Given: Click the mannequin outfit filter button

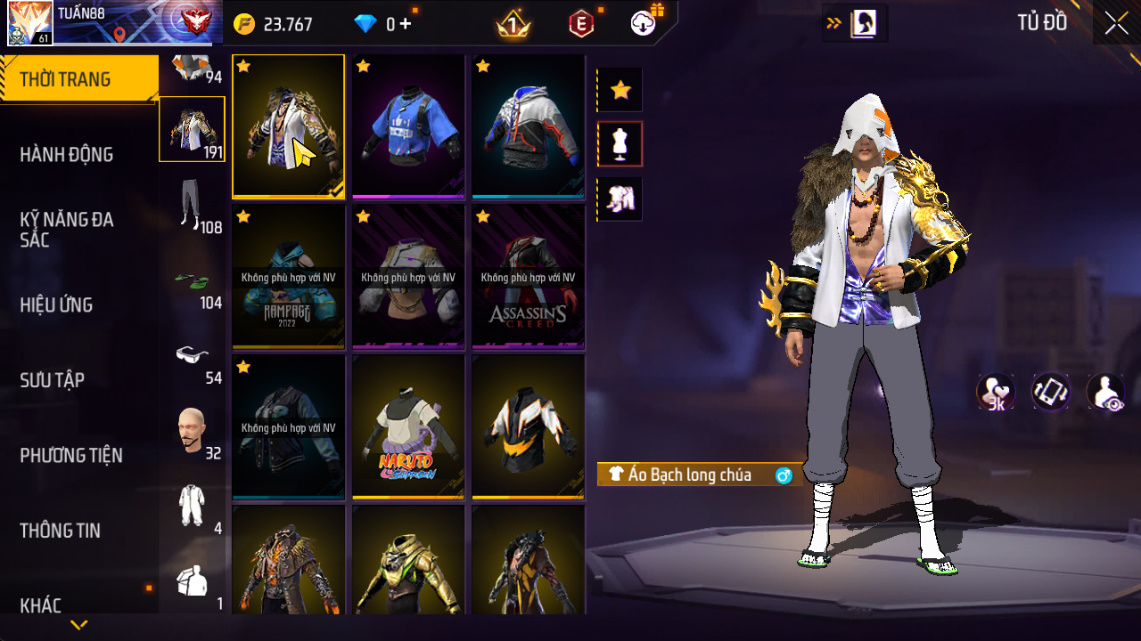Looking at the screenshot, I should [x=620, y=144].
